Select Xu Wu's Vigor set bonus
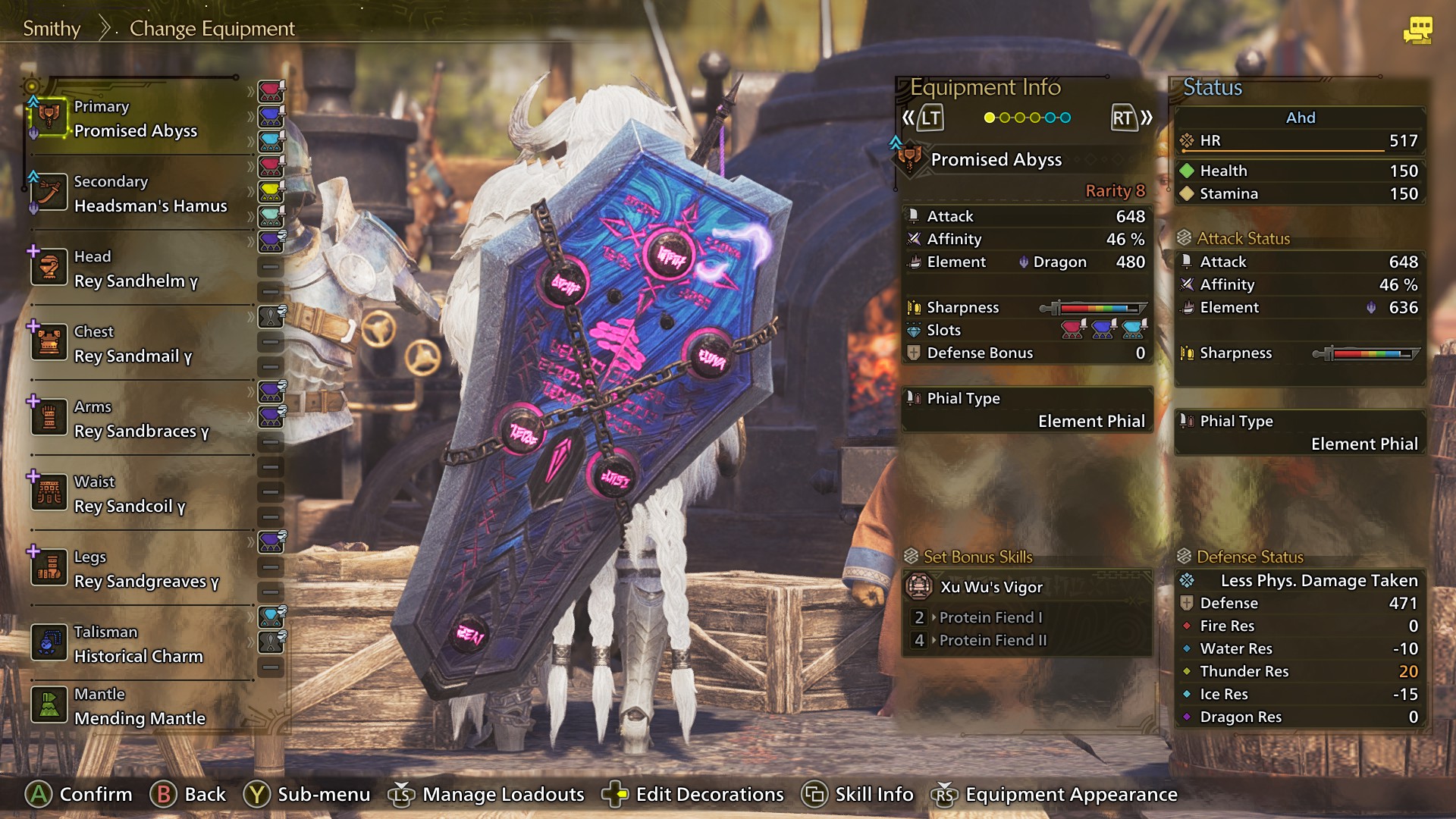 click(991, 587)
